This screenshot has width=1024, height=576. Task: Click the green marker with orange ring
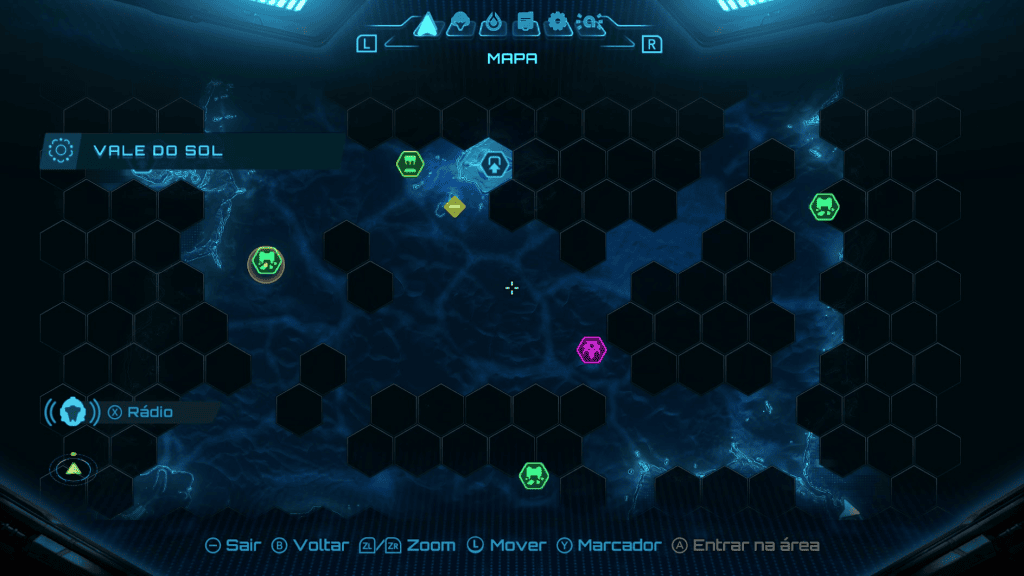[266, 263]
